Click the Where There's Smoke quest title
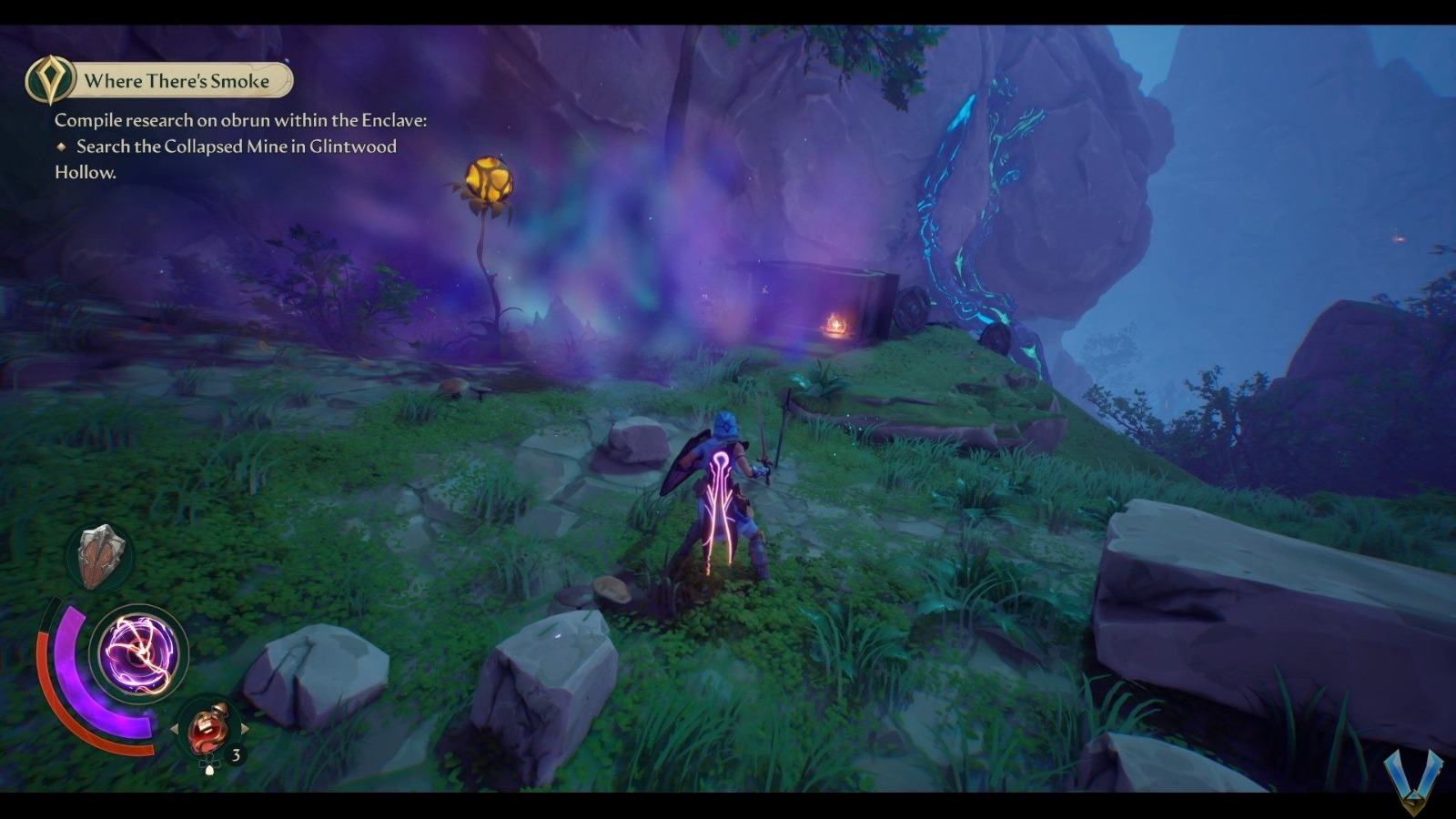Screen dimensions: 1456x819 [177, 80]
